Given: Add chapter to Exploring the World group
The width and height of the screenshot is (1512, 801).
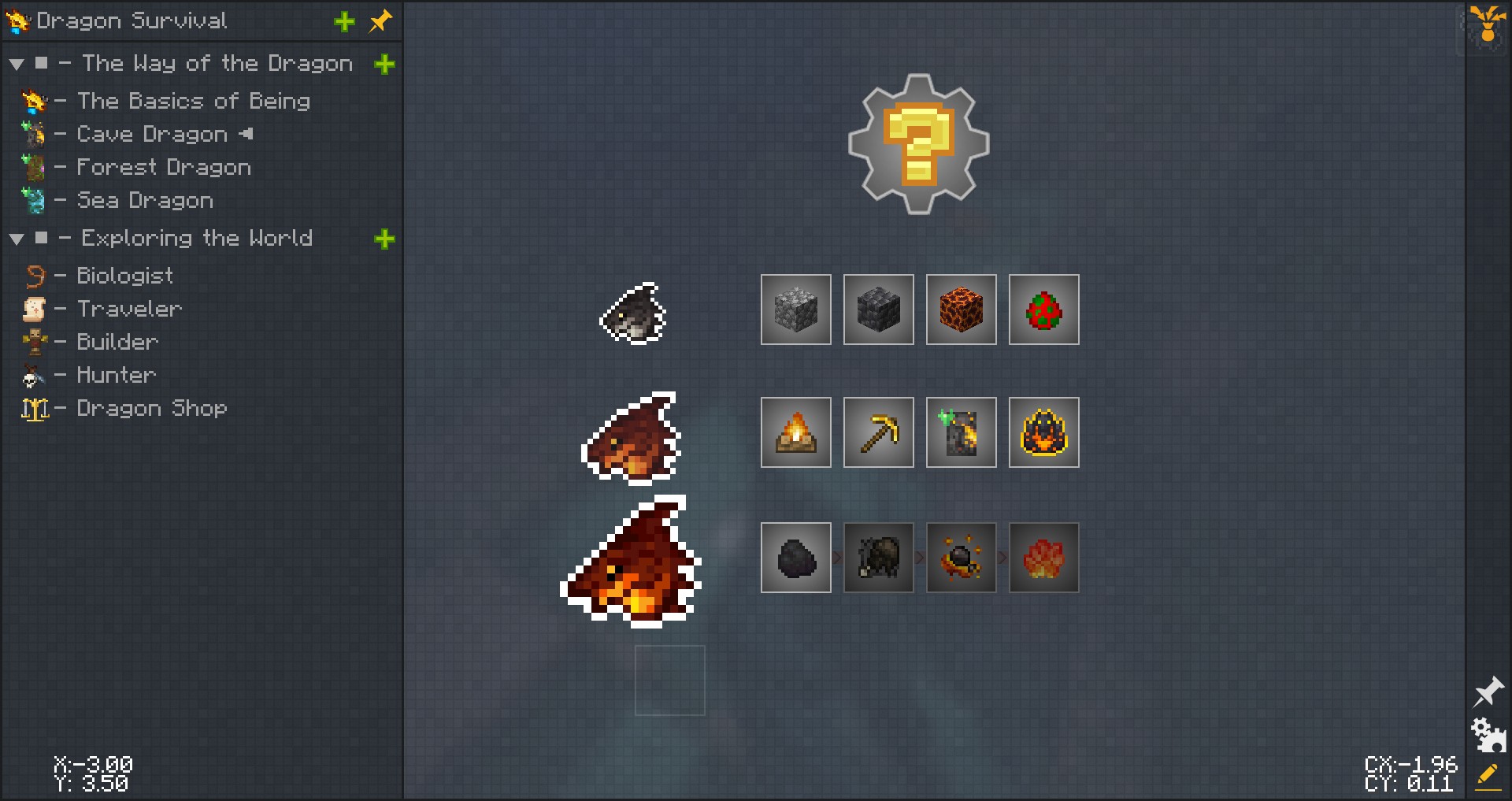Looking at the screenshot, I should [384, 239].
